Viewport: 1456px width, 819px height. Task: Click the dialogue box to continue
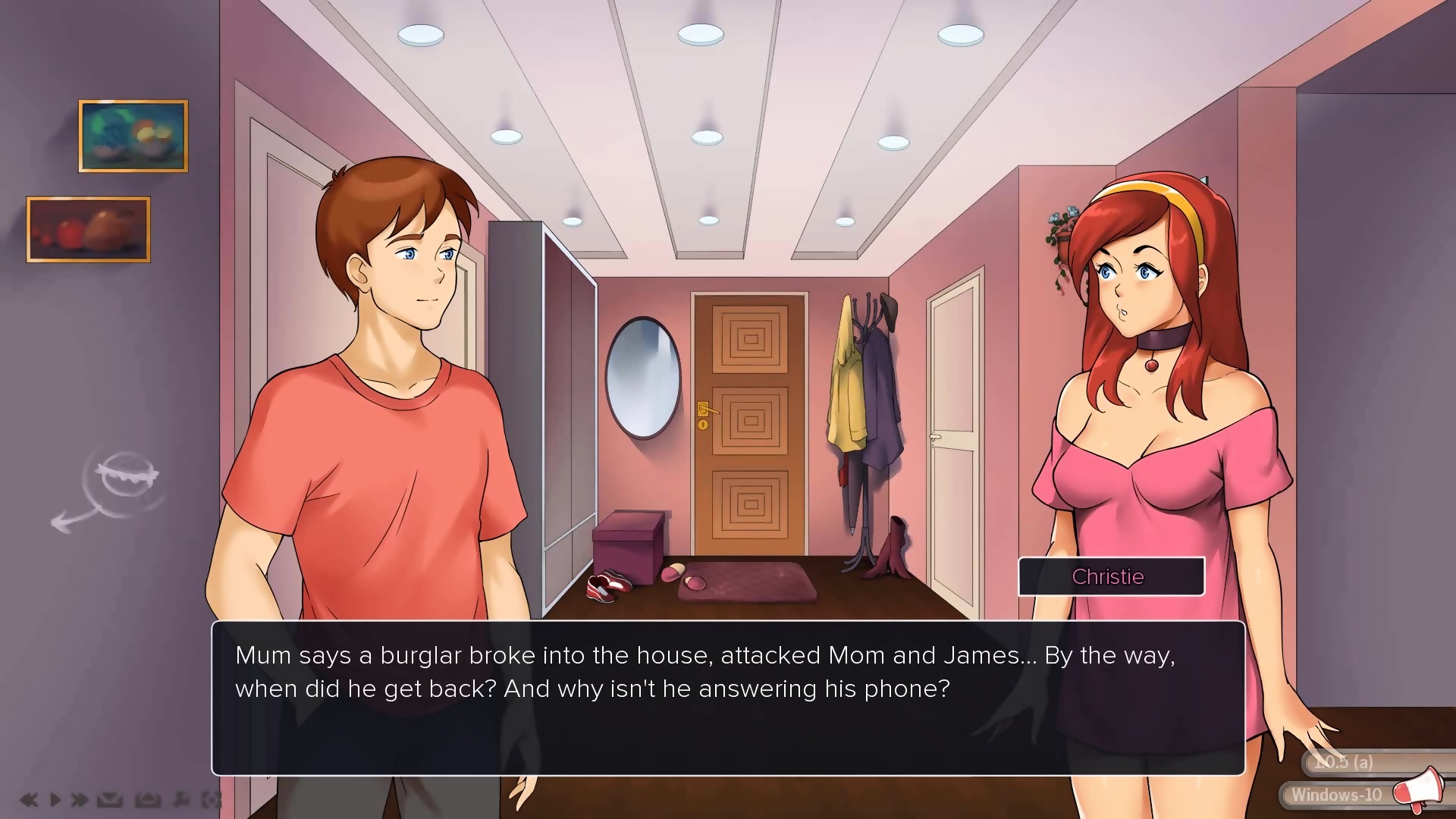[728, 698]
